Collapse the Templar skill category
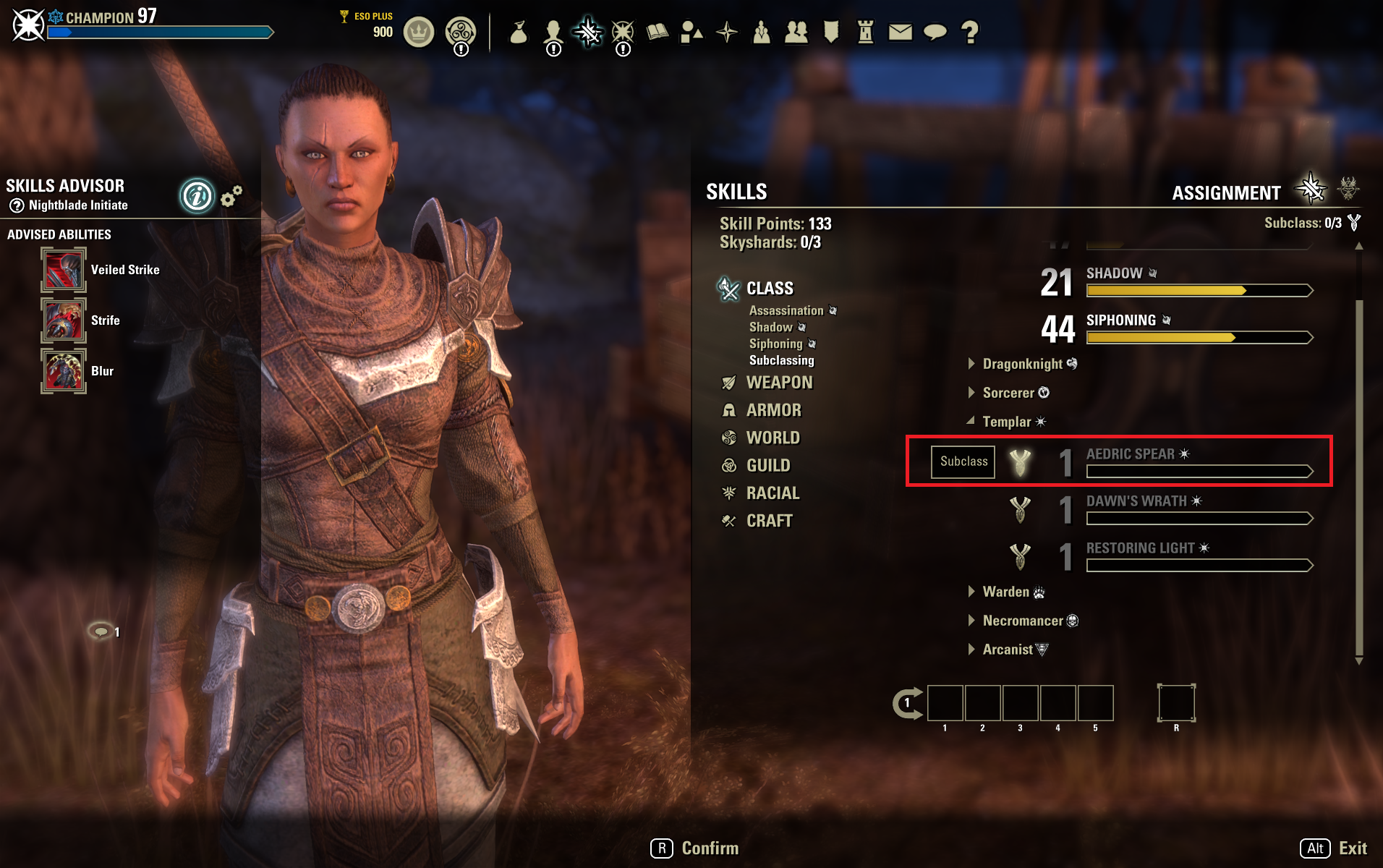 click(1008, 422)
